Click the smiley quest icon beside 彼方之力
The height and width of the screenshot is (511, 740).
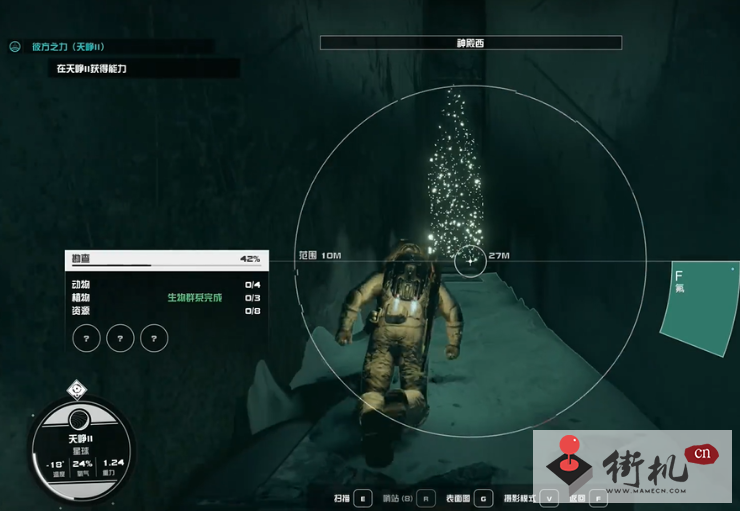coord(15,46)
